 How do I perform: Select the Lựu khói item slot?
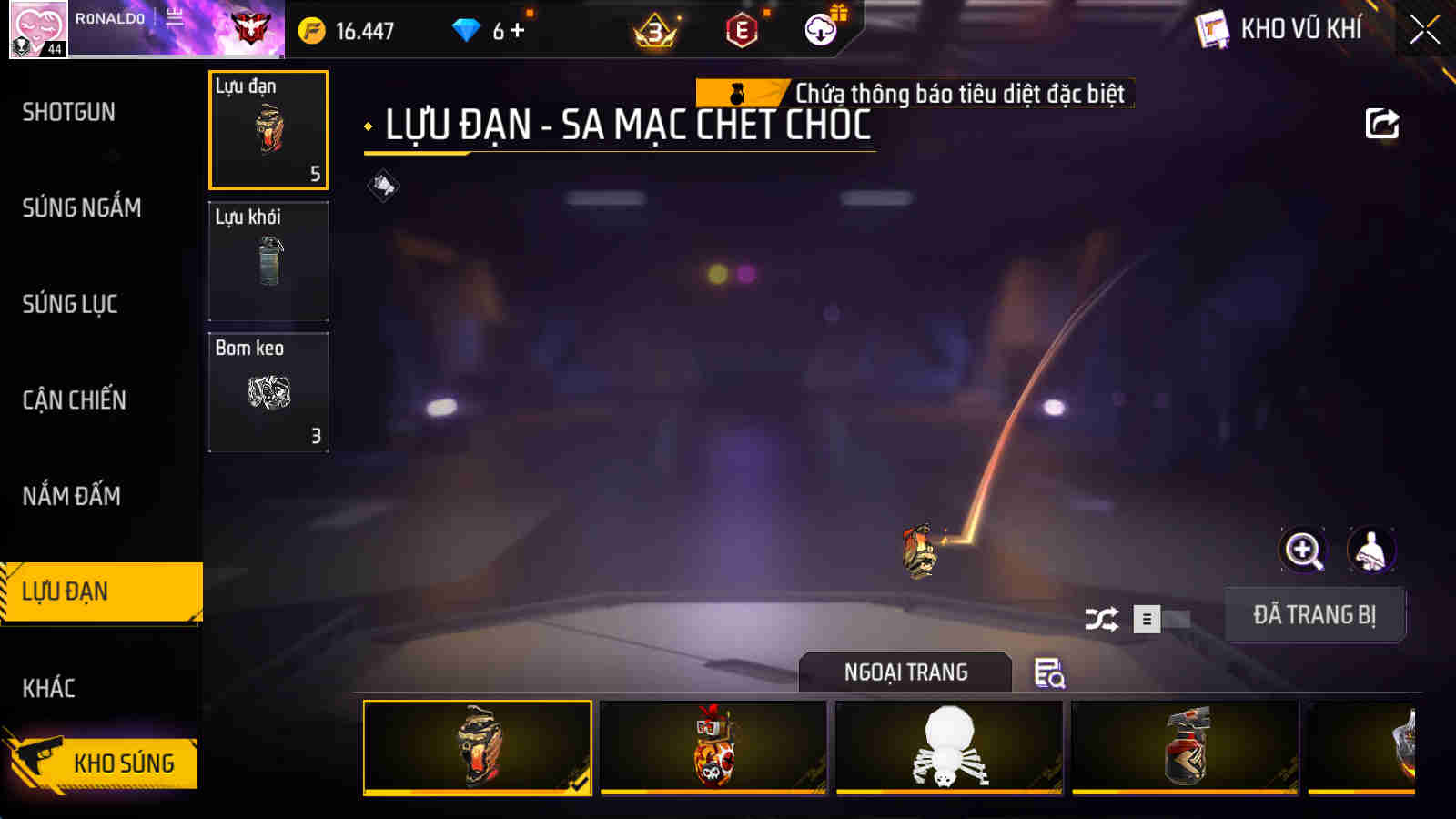[x=268, y=262]
